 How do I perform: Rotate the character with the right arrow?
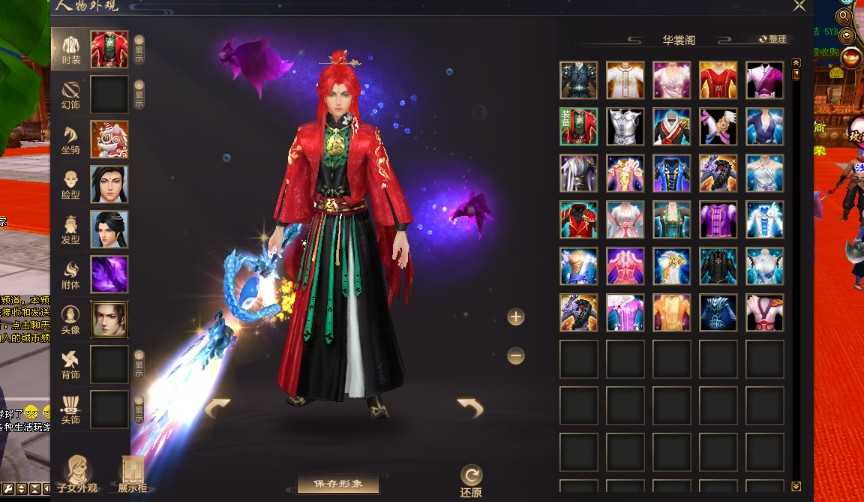pyautogui.click(x=470, y=407)
